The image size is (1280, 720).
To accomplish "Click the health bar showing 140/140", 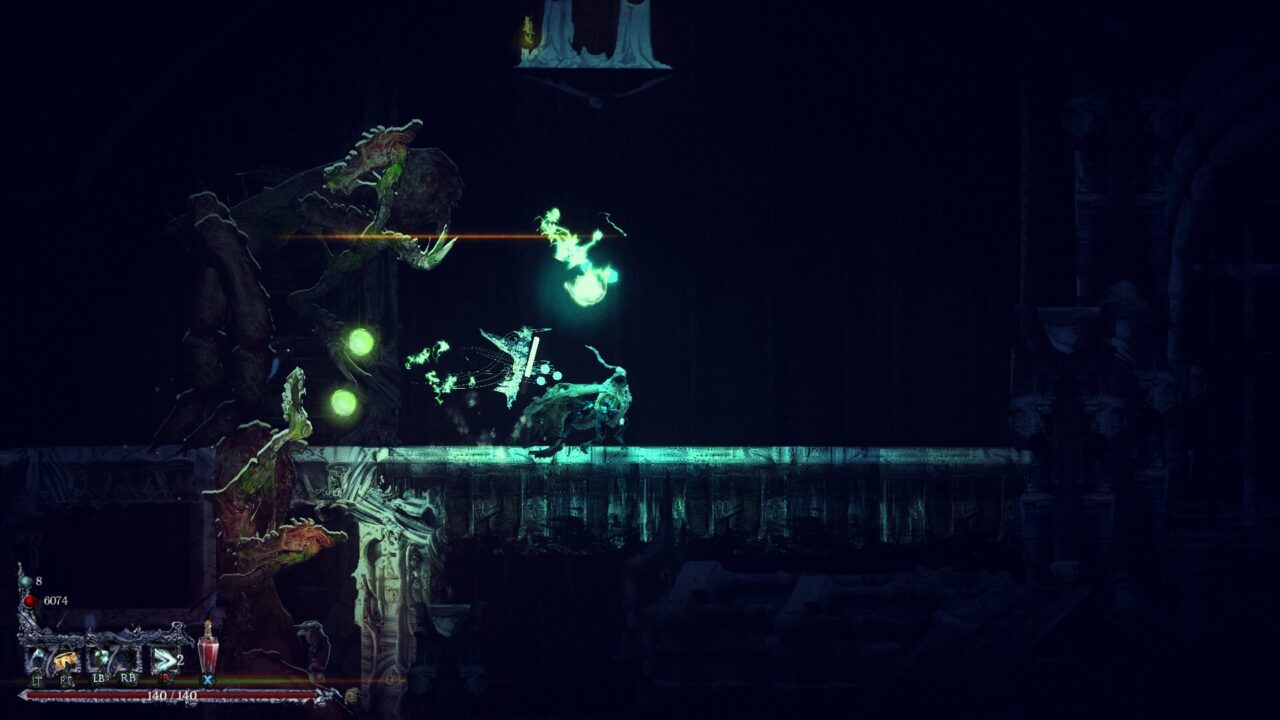I will 171,694.
